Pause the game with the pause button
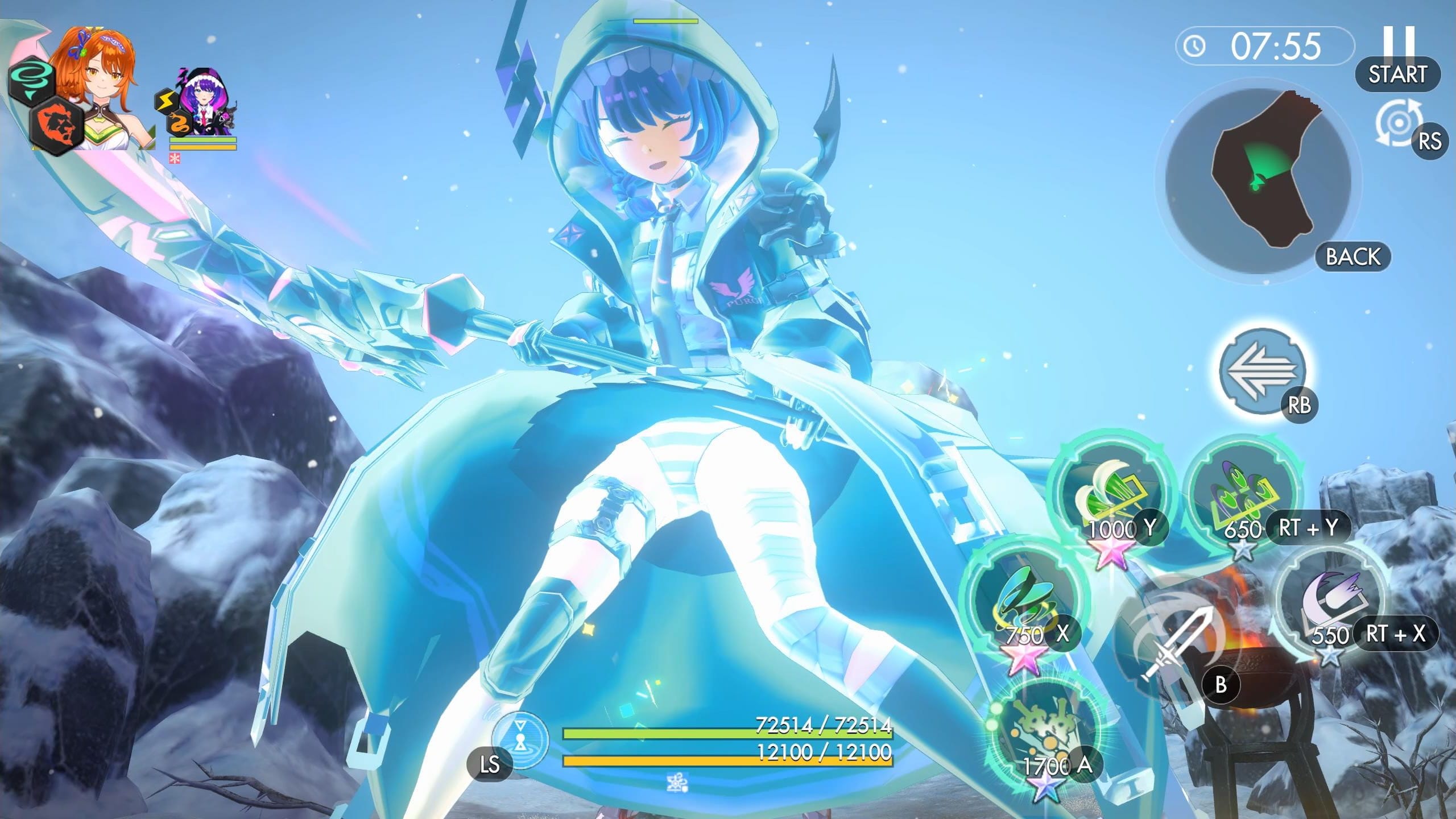 pyautogui.click(x=1398, y=44)
